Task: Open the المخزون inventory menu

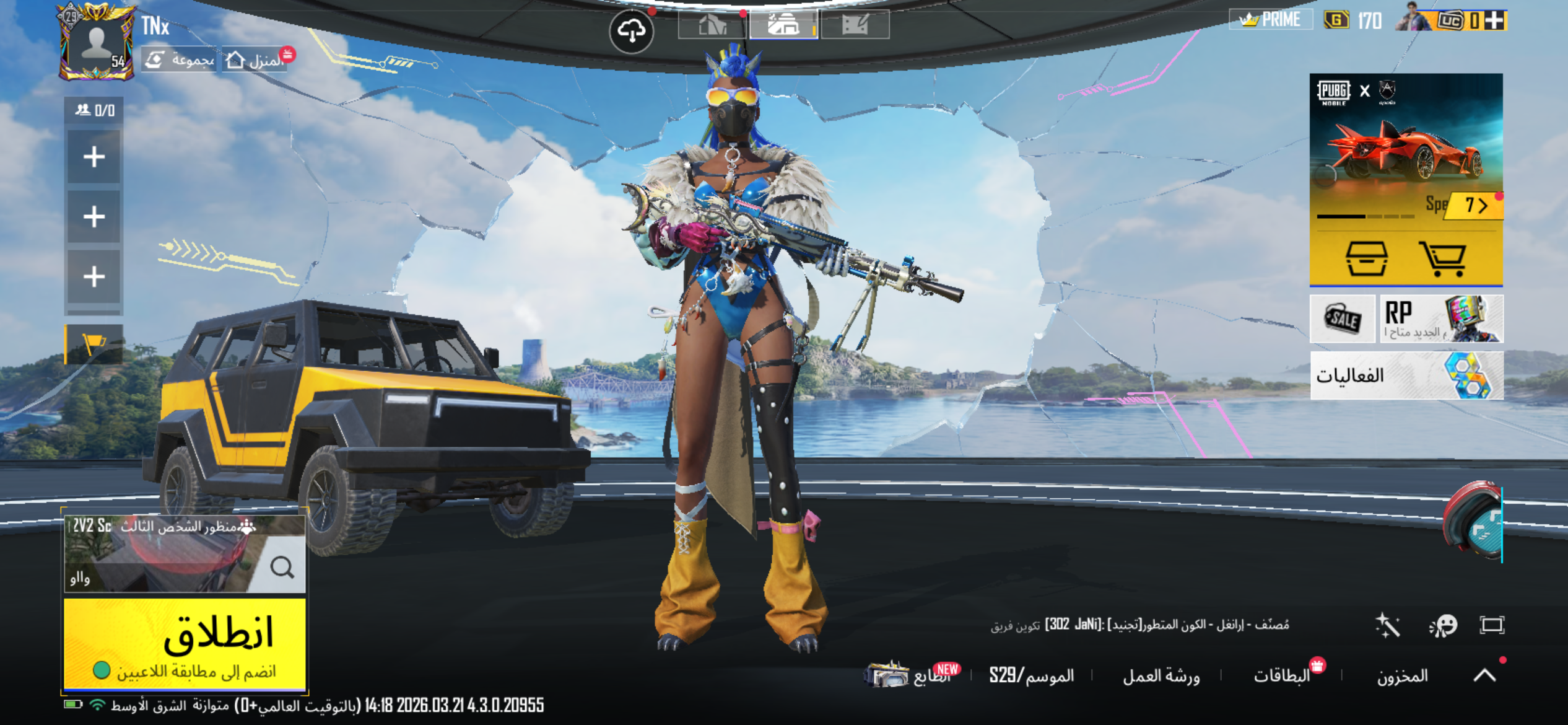Action: click(x=1402, y=675)
